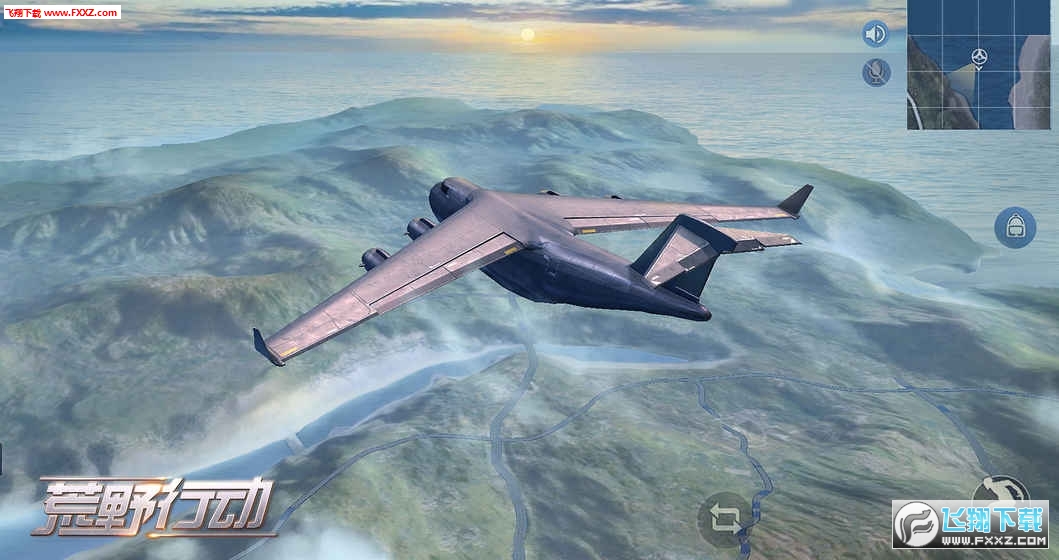The height and width of the screenshot is (560, 1059).
Task: Toggle the speaker sound icon
Action: coord(875,34)
